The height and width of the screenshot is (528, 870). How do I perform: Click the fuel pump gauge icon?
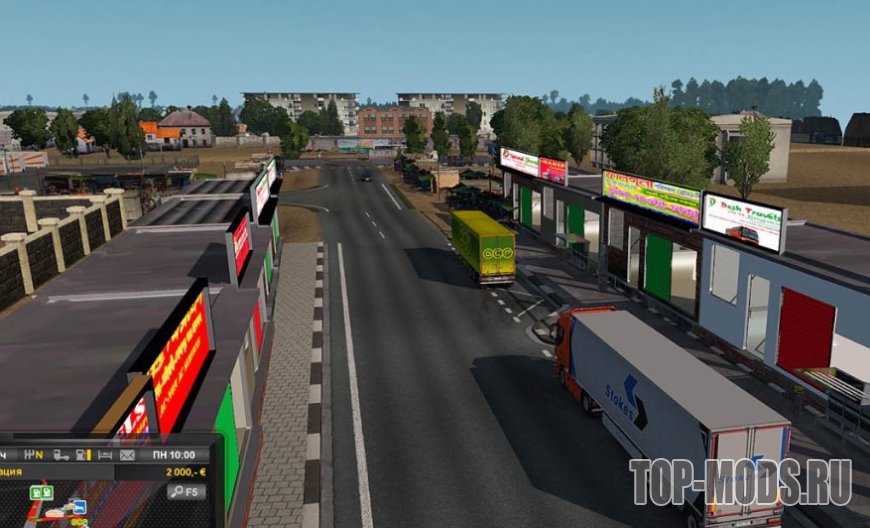pyautogui.click(x=81, y=455)
